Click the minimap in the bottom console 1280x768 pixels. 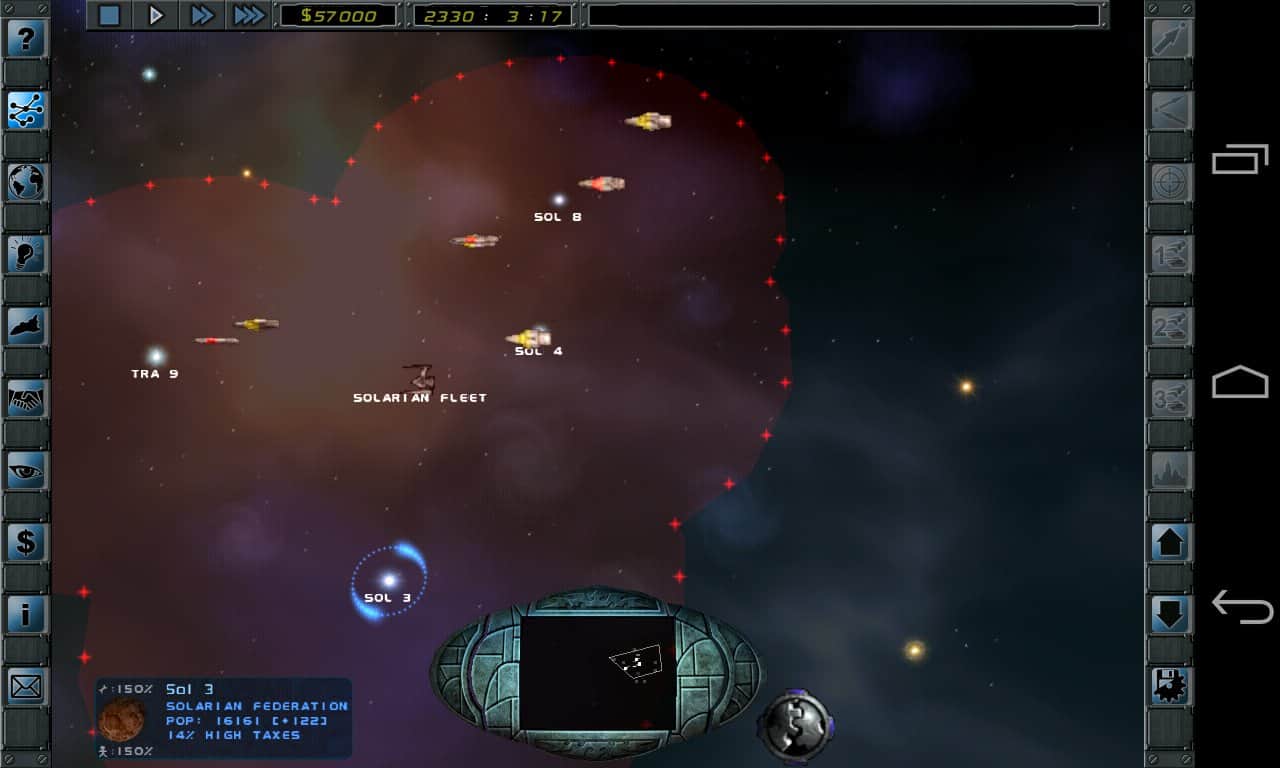597,672
